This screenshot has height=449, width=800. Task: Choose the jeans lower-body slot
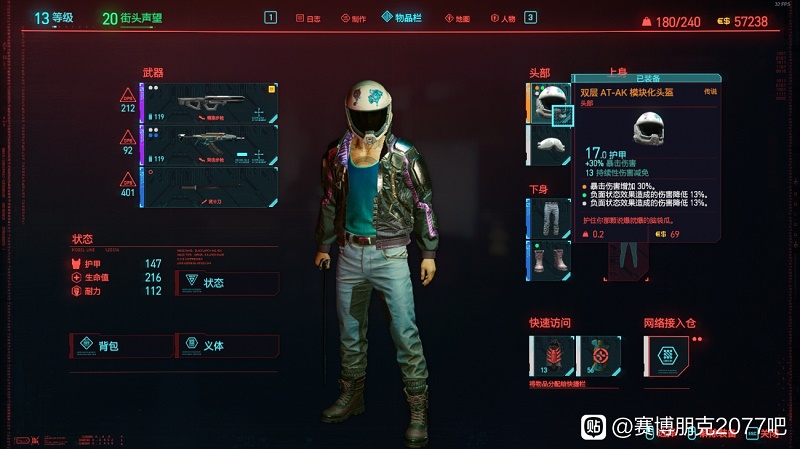(x=547, y=218)
